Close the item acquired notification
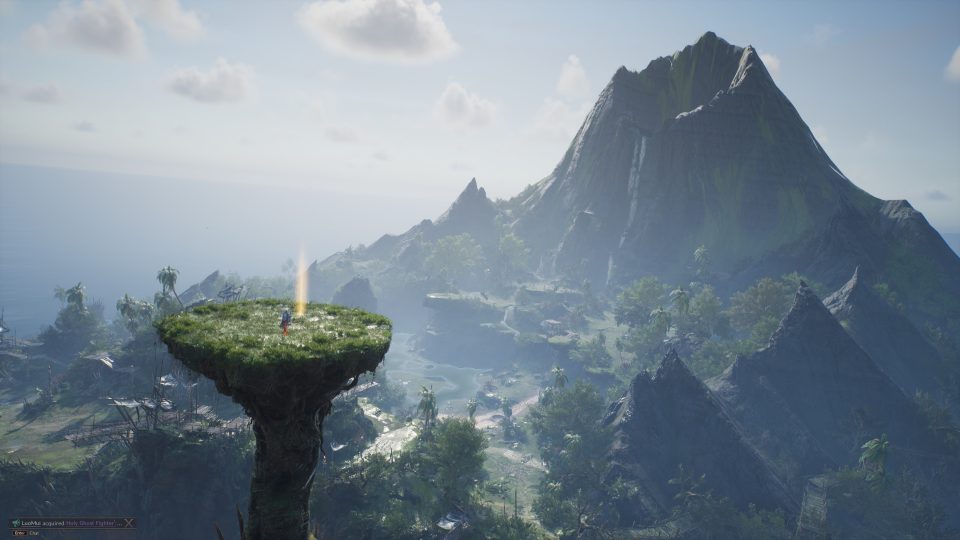960x540 pixels. coord(130,522)
